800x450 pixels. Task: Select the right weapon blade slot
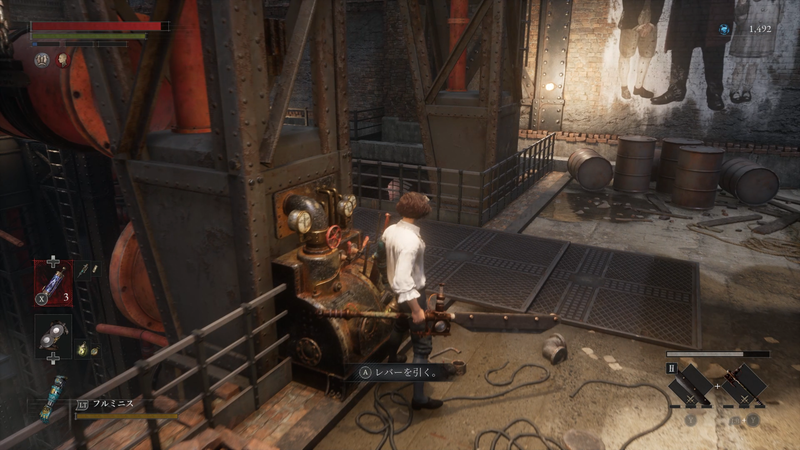click(744, 385)
